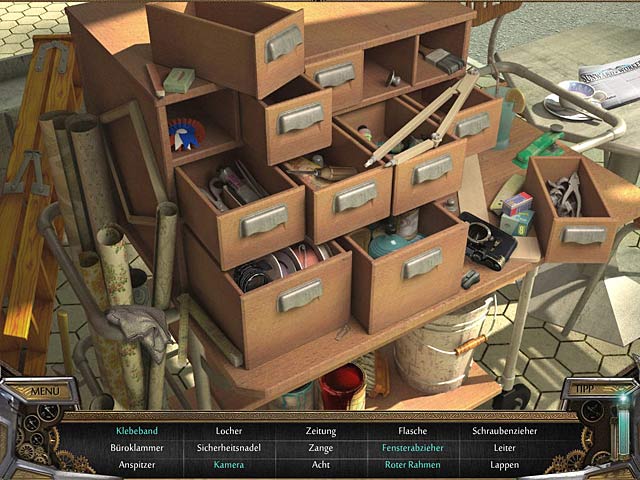Choose Acht in the word list
Screen dimensions: 640x480
(x=320, y=464)
